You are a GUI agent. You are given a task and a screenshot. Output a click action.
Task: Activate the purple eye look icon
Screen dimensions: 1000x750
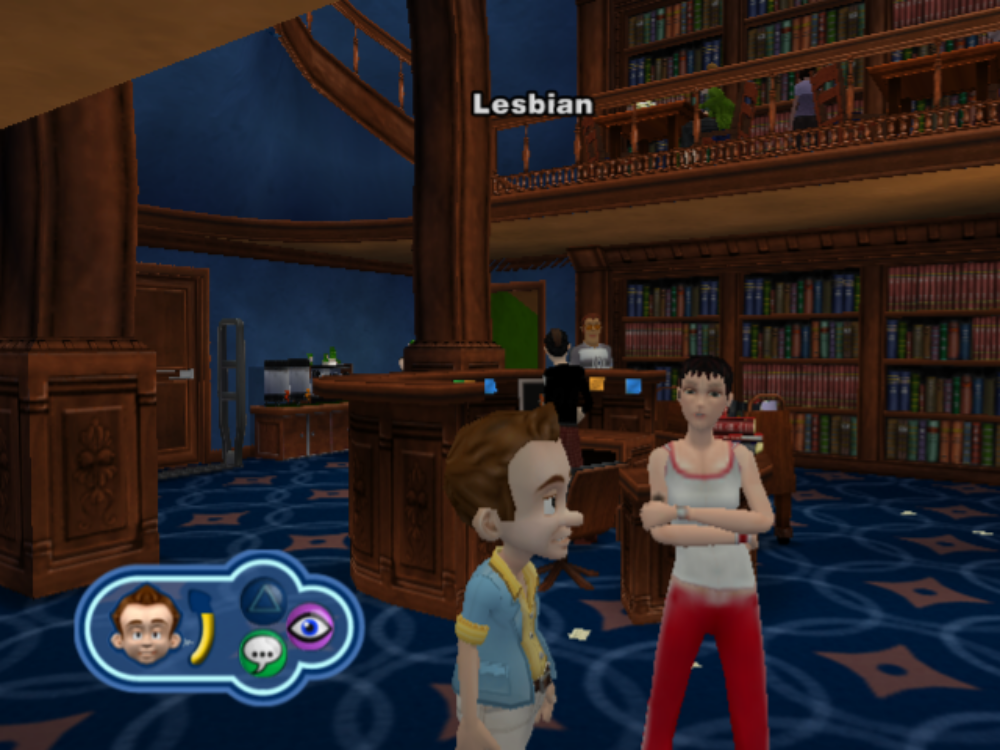pos(310,627)
